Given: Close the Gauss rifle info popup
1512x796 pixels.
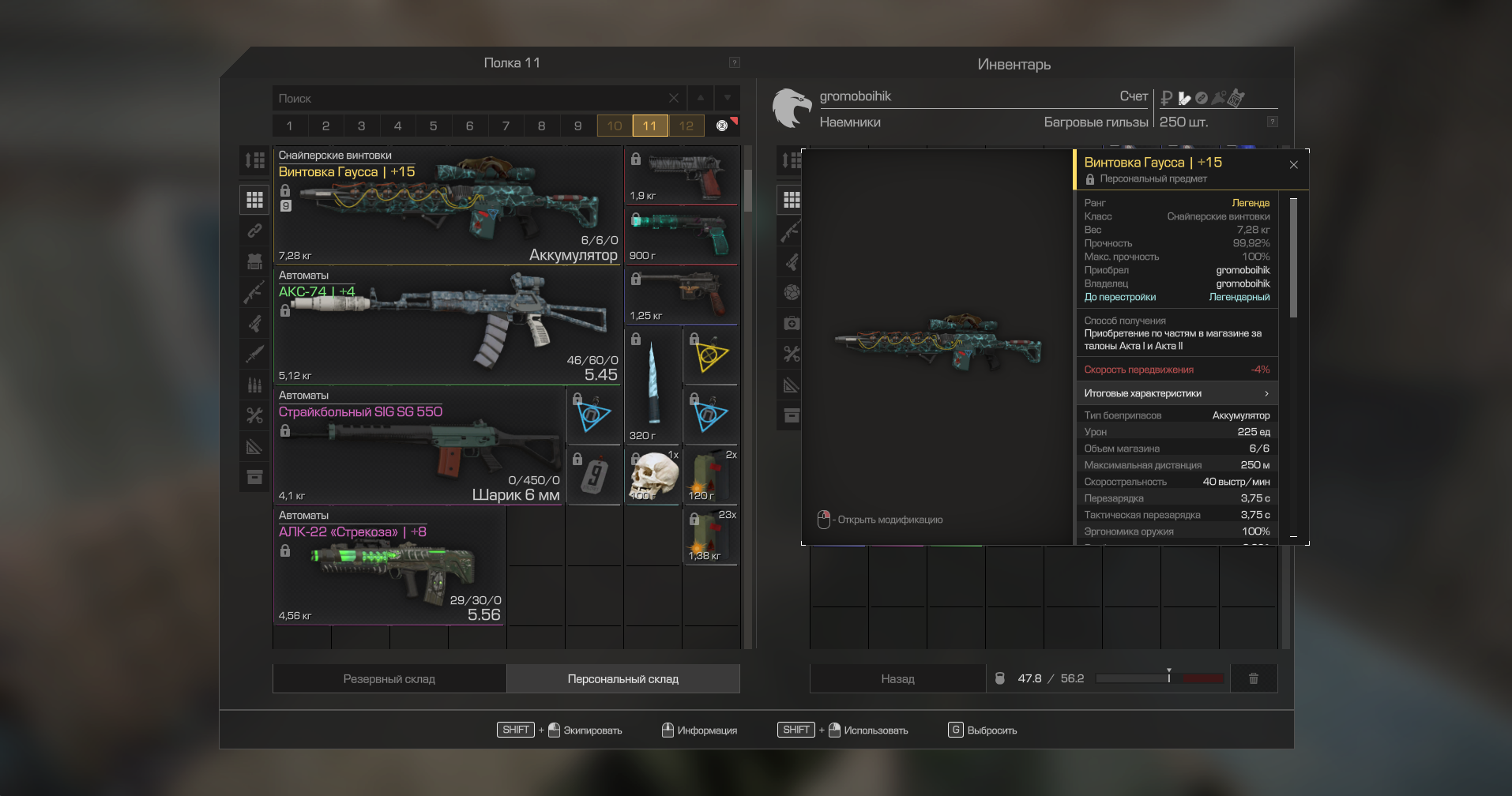Looking at the screenshot, I should [1293, 165].
